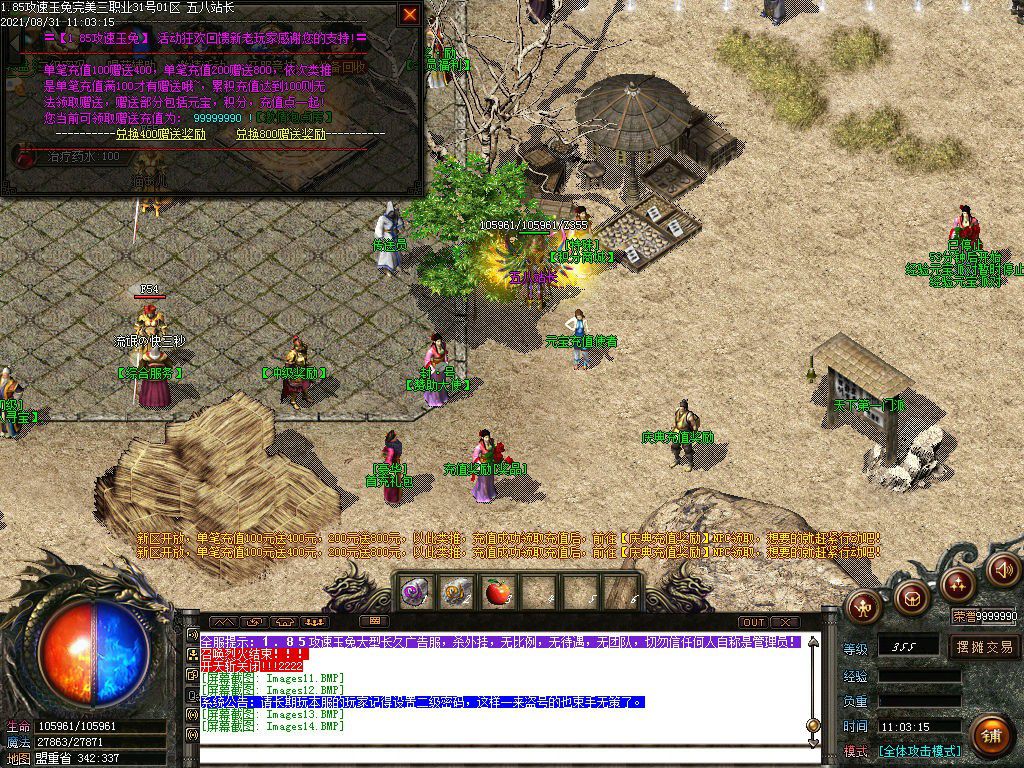This screenshot has width=1024, height=768.
Task: Close the recharge reward dialog
Action: tap(410, 14)
